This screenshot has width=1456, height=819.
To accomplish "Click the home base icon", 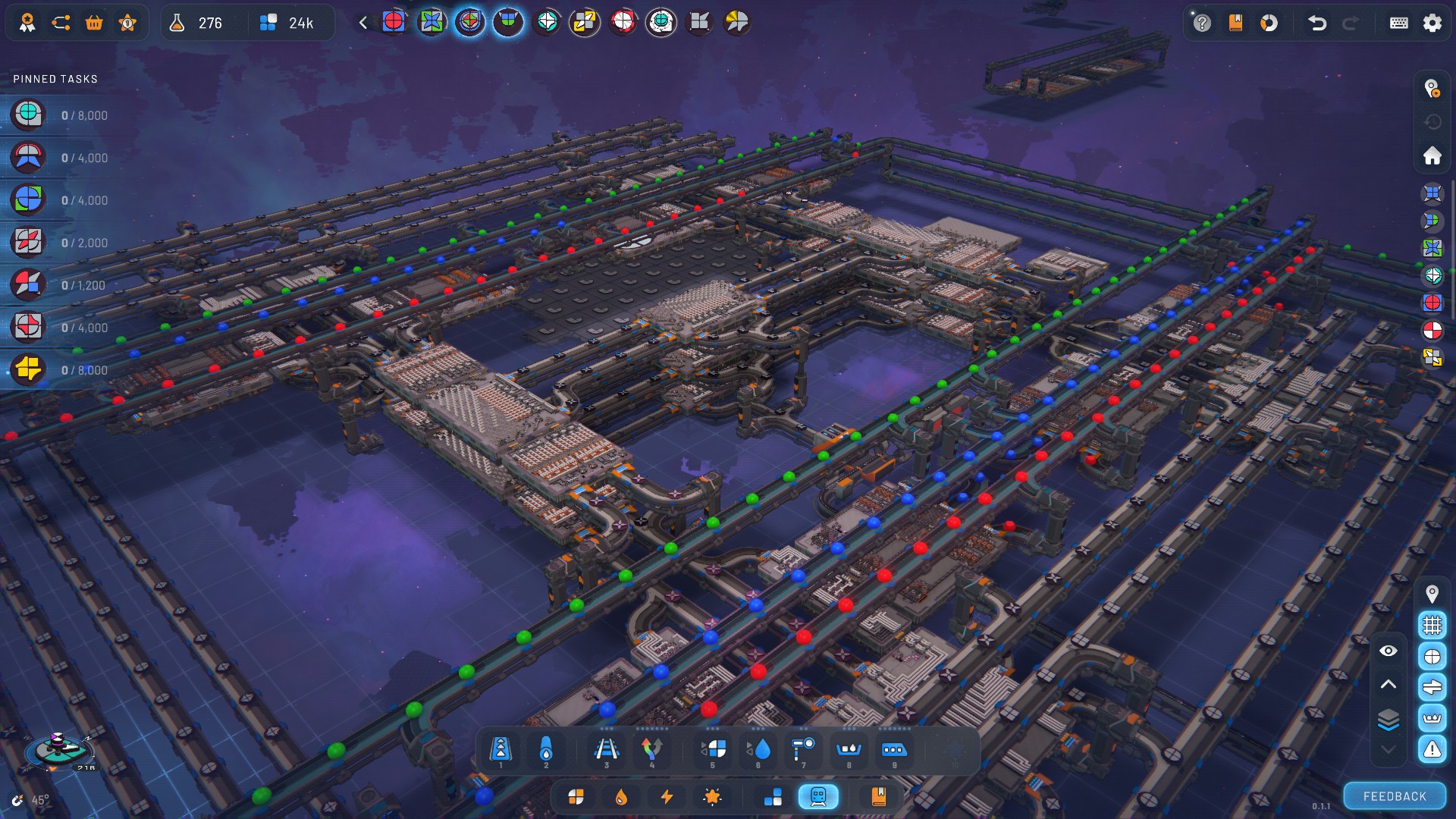I will (1432, 156).
